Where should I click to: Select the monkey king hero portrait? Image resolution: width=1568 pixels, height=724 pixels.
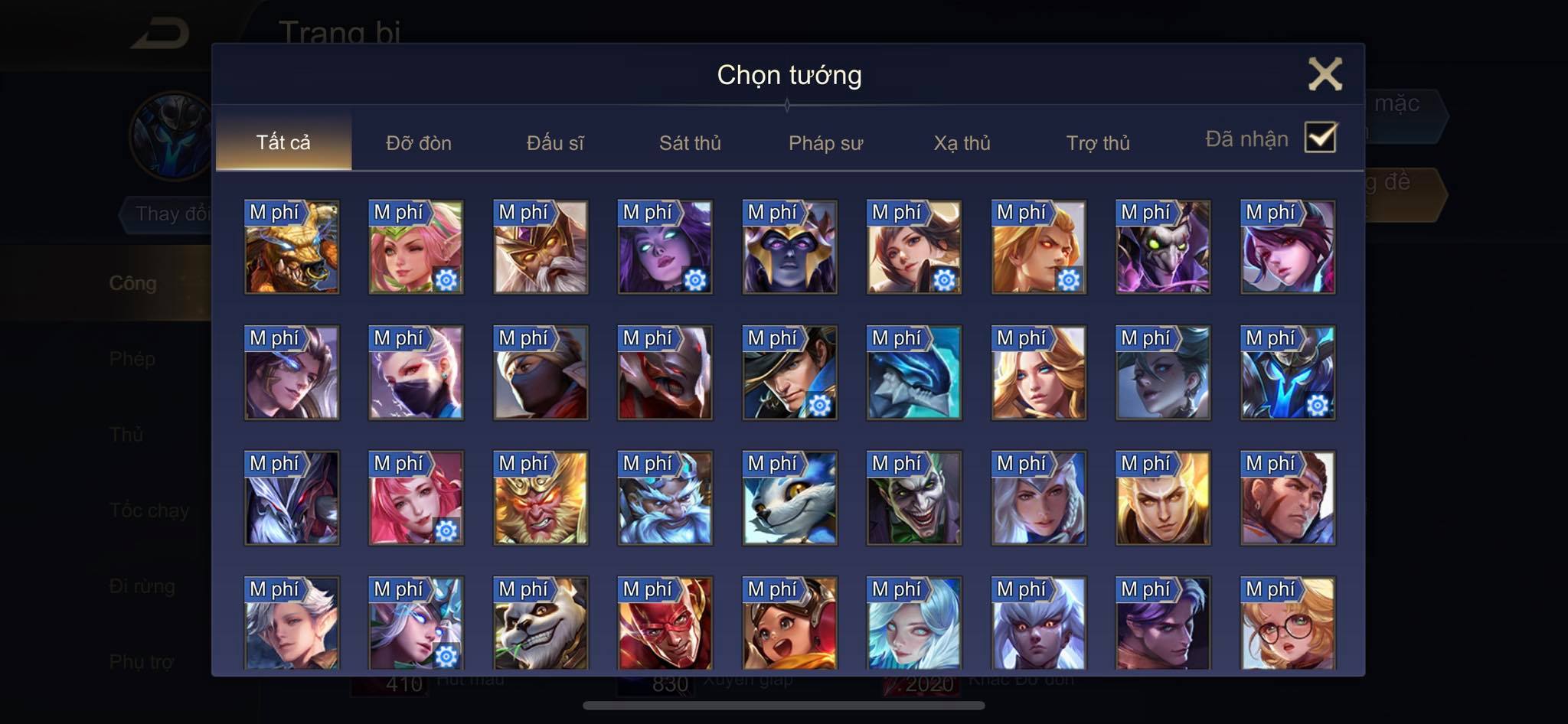pos(541,498)
